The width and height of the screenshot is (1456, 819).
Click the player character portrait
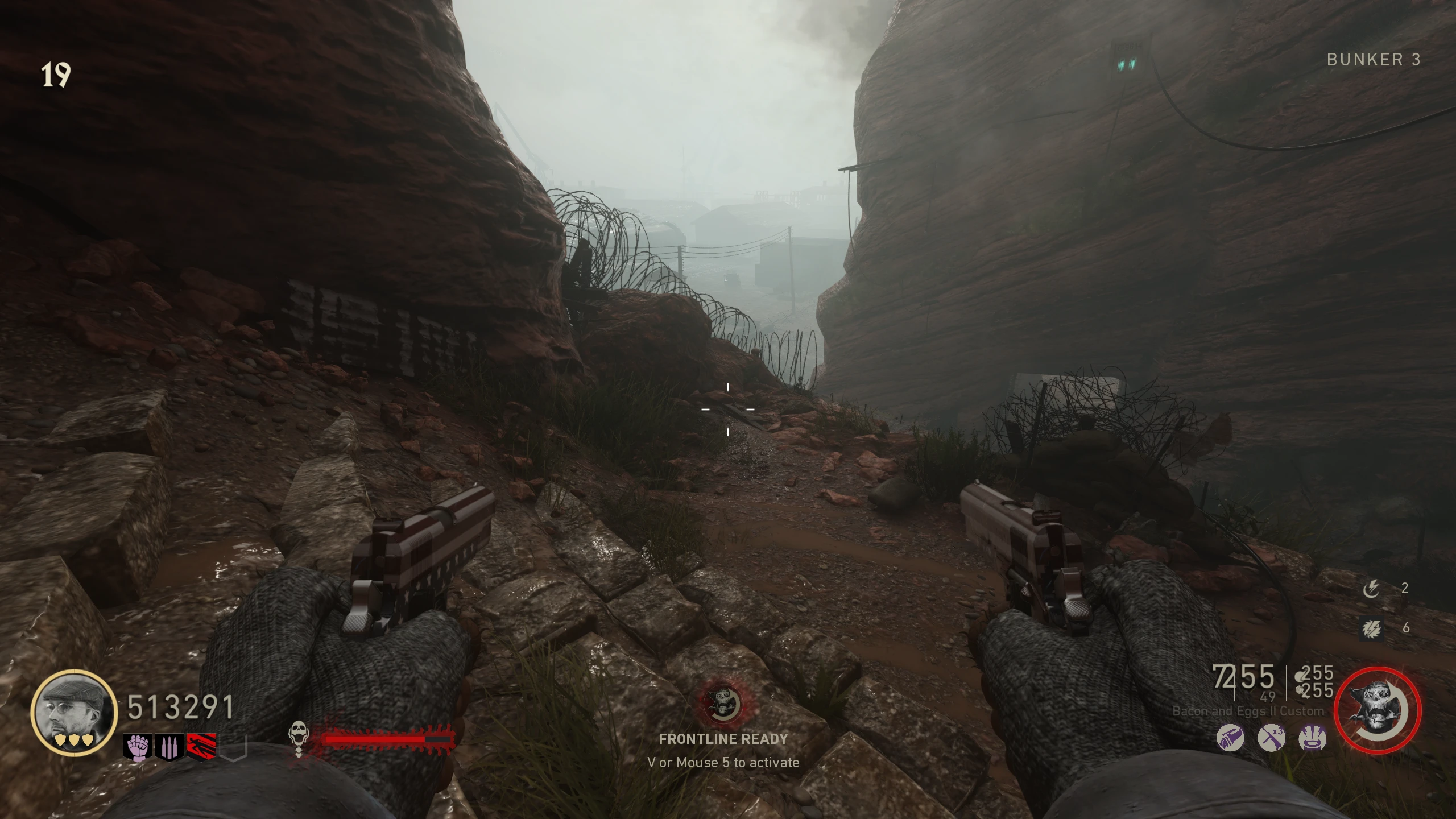pyautogui.click(x=73, y=712)
